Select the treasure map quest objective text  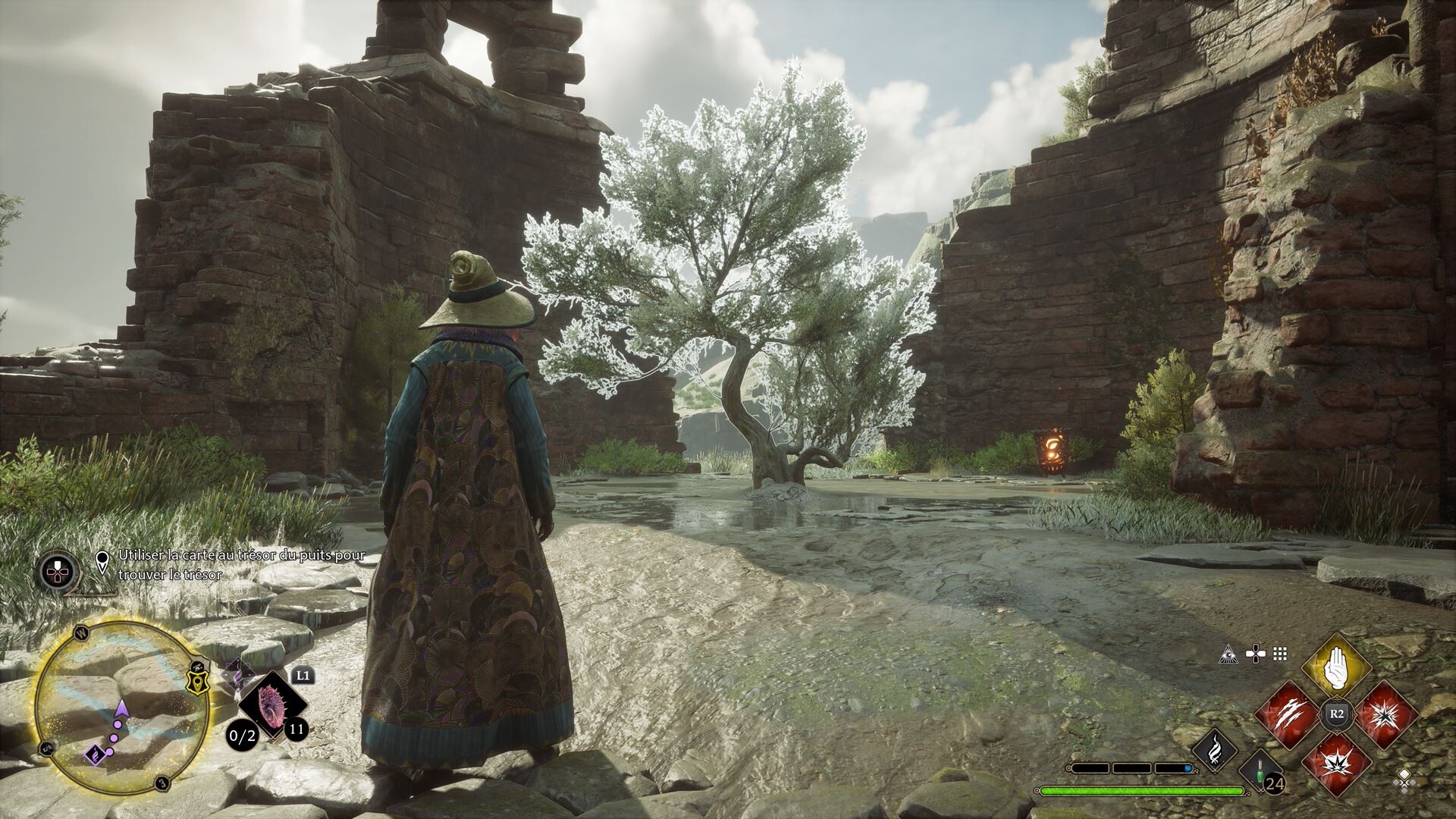[x=241, y=565]
